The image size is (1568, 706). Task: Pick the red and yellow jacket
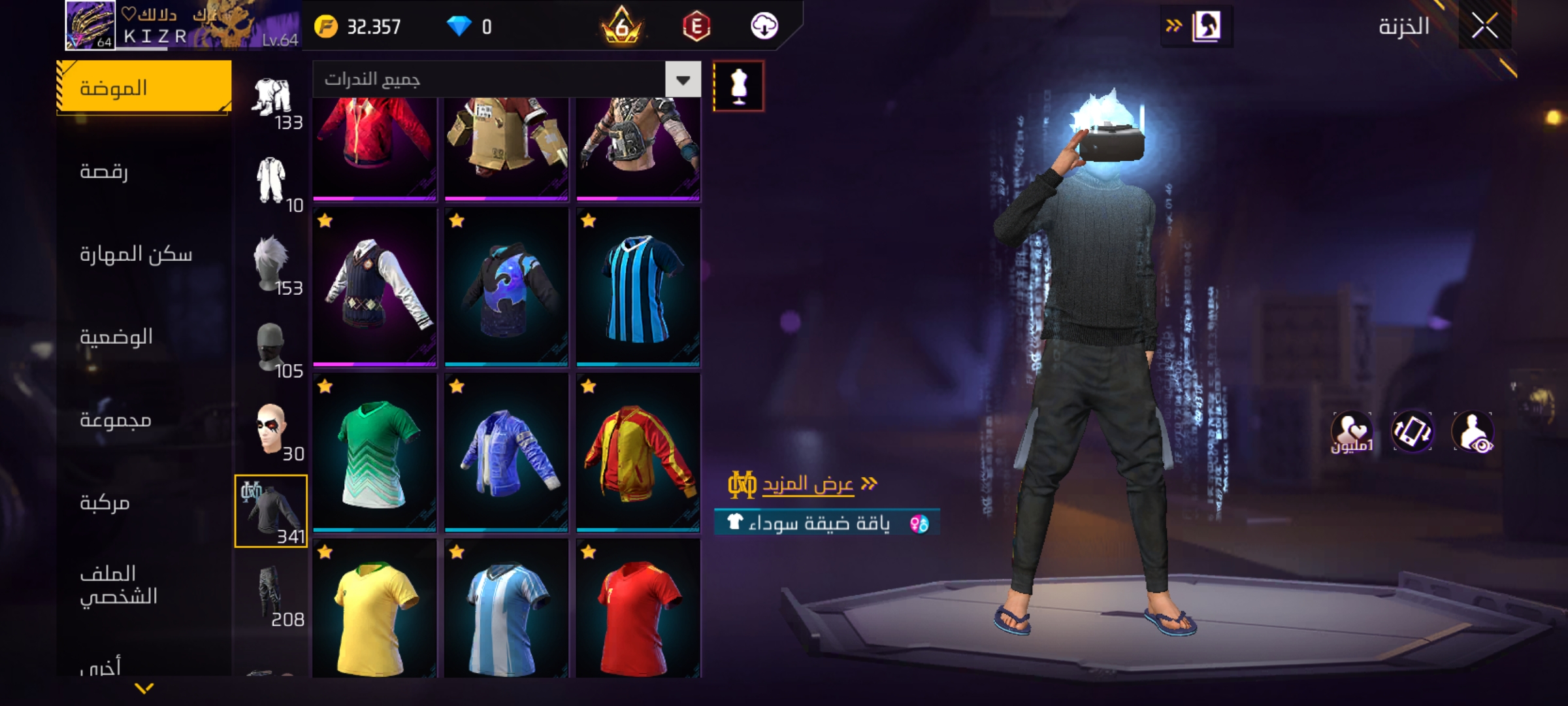pyautogui.click(x=638, y=452)
